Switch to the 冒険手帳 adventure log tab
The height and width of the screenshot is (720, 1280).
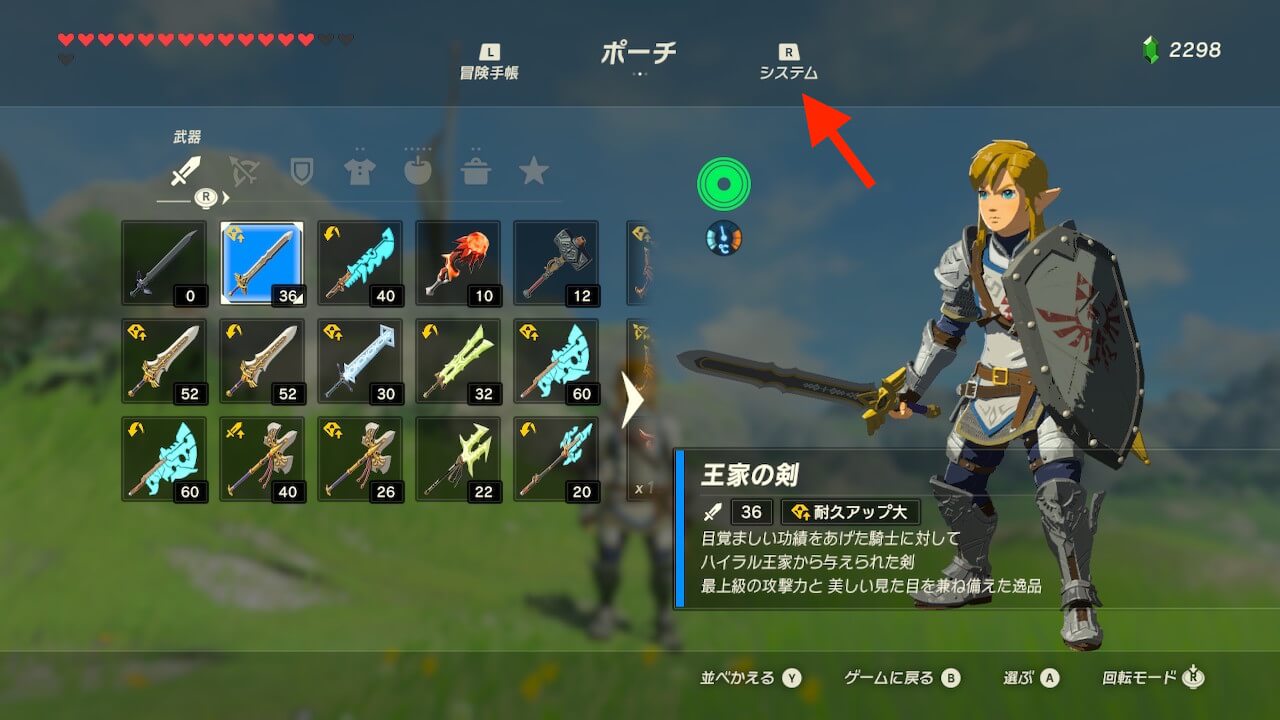point(489,62)
